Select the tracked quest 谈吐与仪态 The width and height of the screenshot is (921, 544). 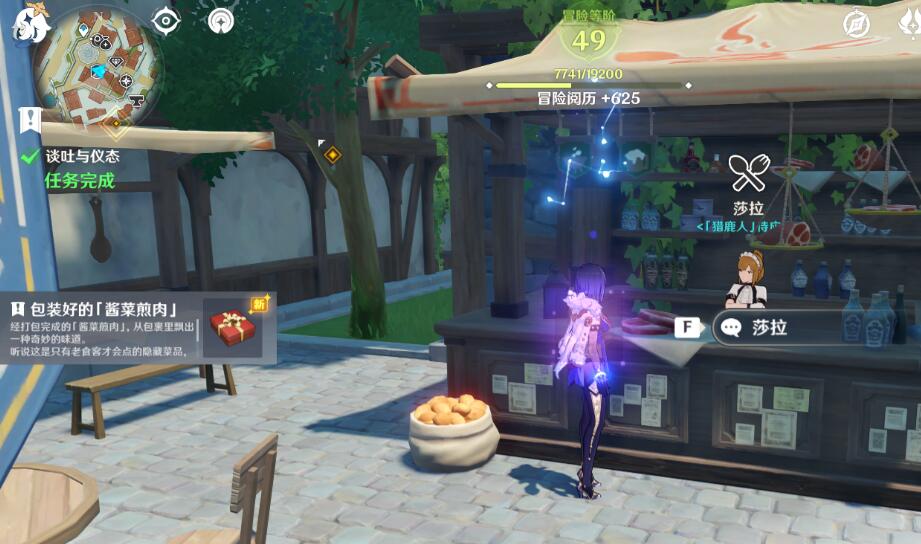coord(82,156)
